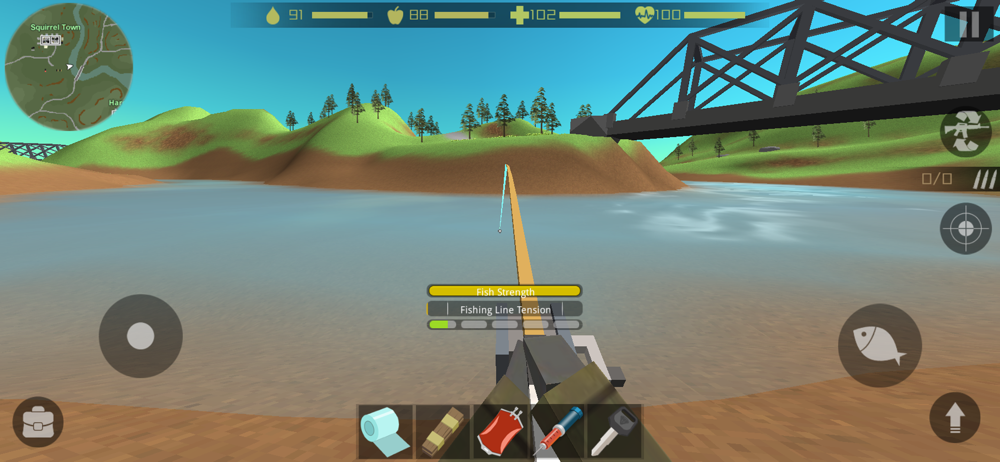Tap the fish reel-in button
The width and height of the screenshot is (1000, 462).
tap(879, 345)
